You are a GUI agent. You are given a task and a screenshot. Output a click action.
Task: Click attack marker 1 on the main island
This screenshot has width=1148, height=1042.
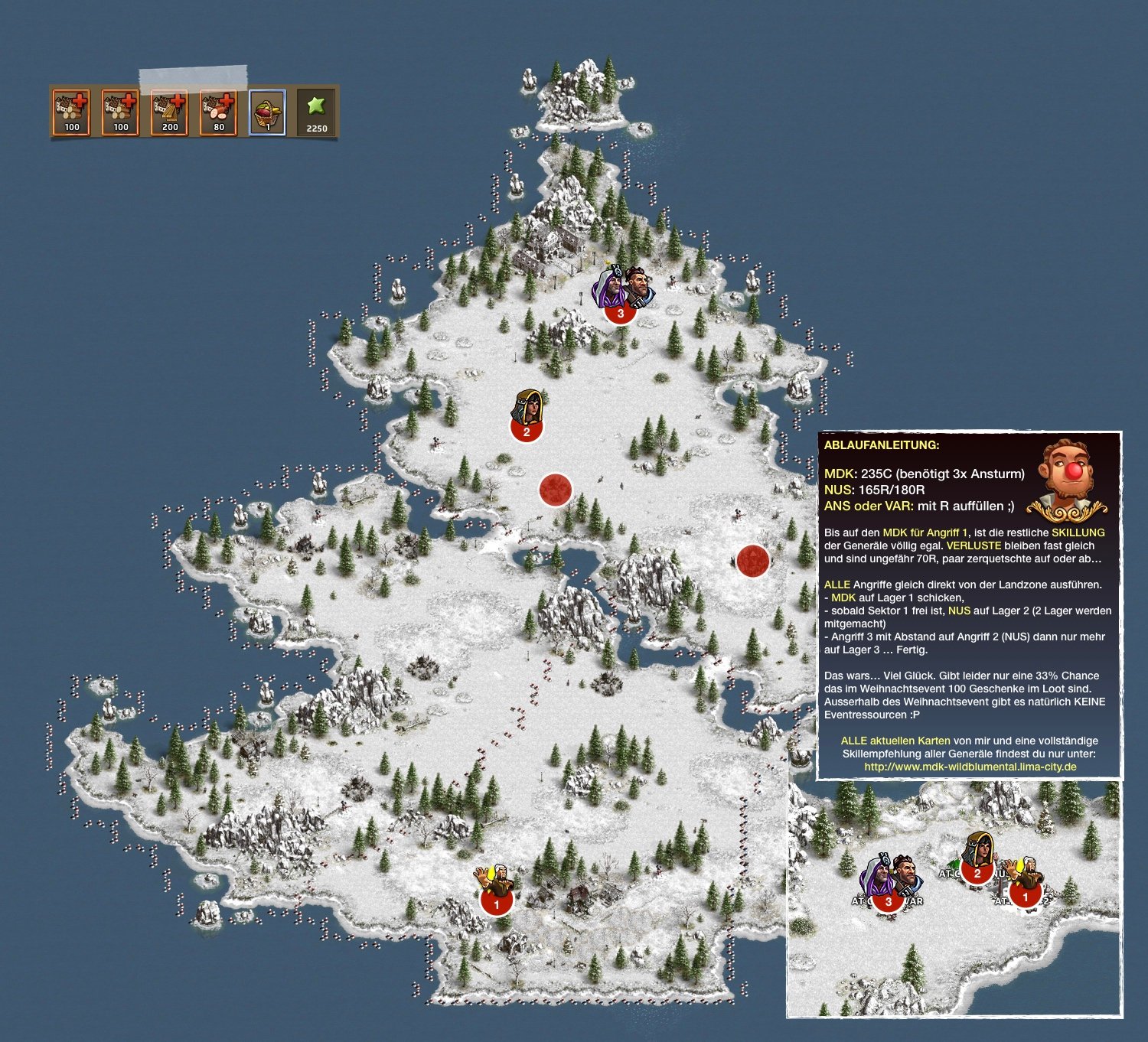[x=496, y=903]
